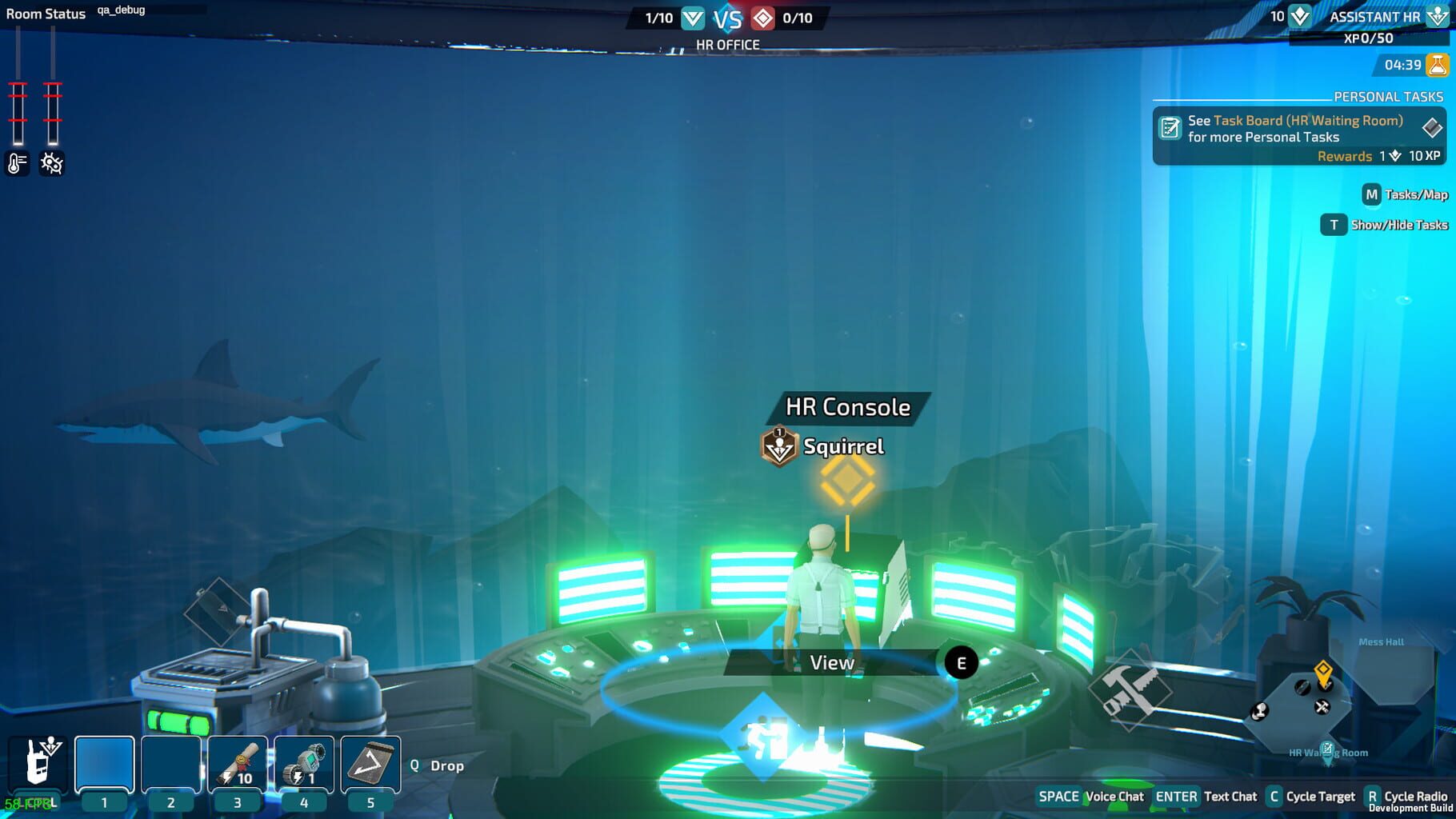Viewport: 1456px width, 819px height.
Task: Click the HR Office header at the top
Action: point(729,43)
